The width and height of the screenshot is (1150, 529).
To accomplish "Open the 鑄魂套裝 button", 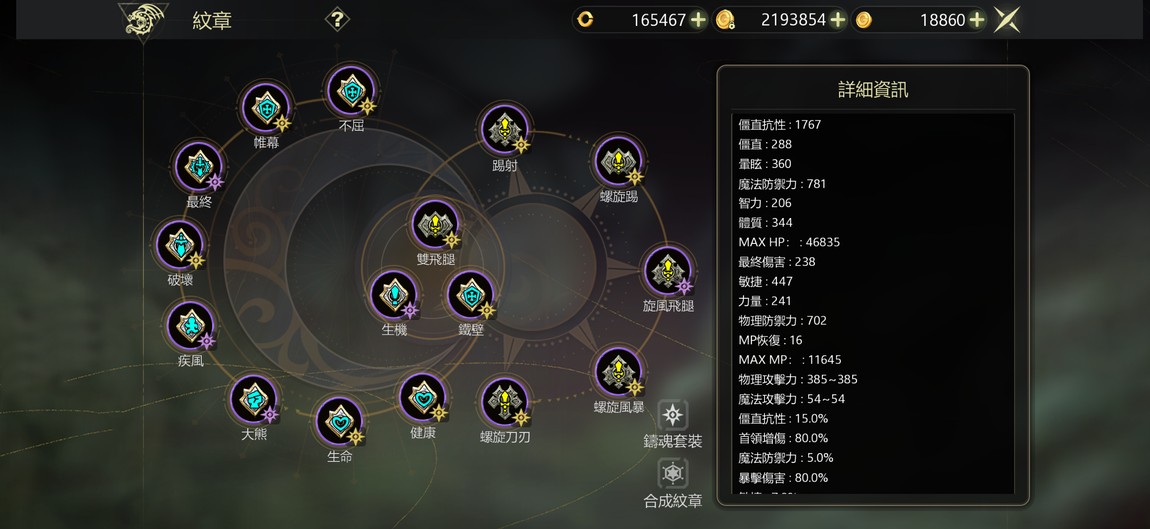I will pos(673,415).
